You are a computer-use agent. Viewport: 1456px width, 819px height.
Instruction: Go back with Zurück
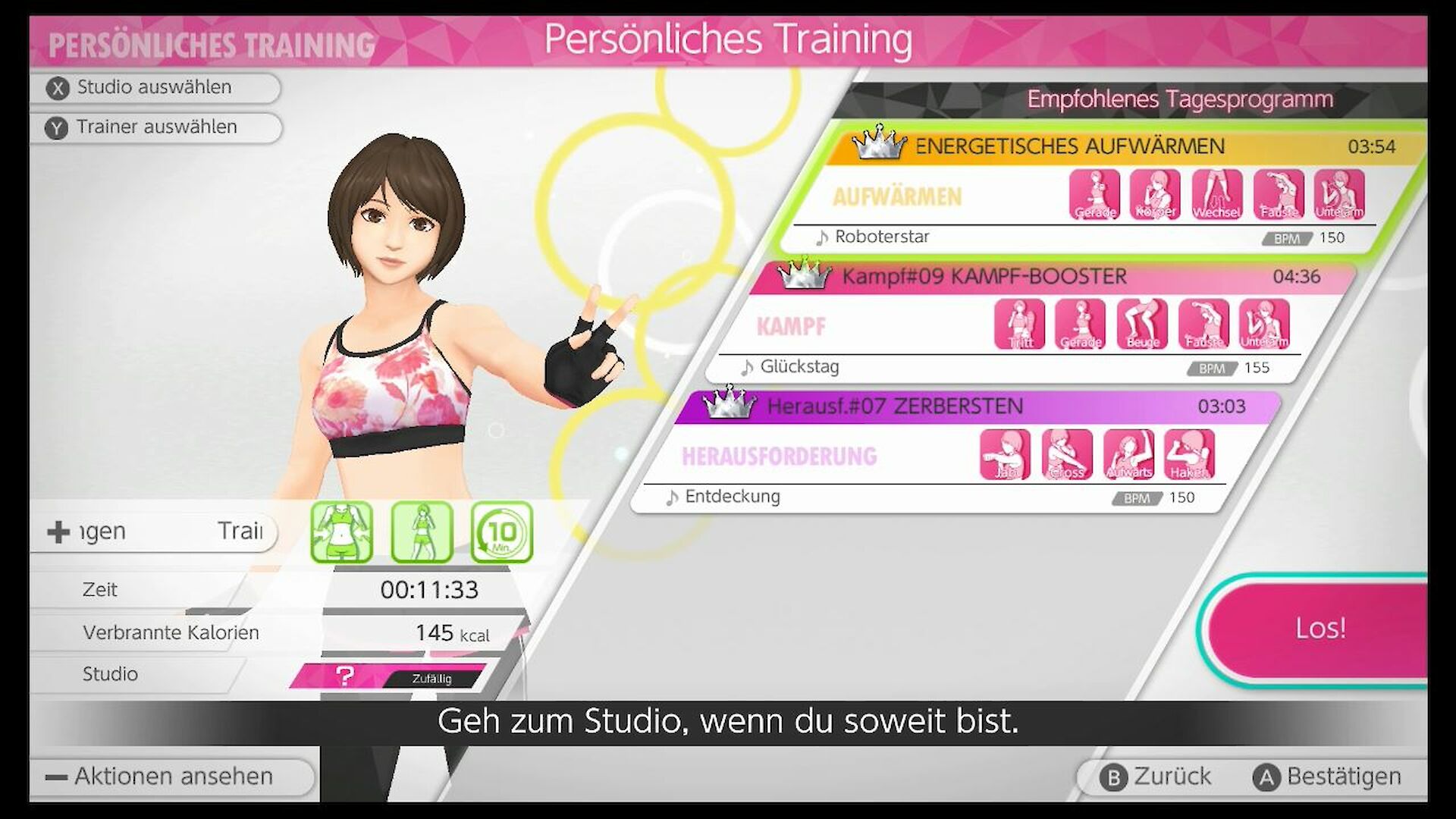click(1157, 777)
